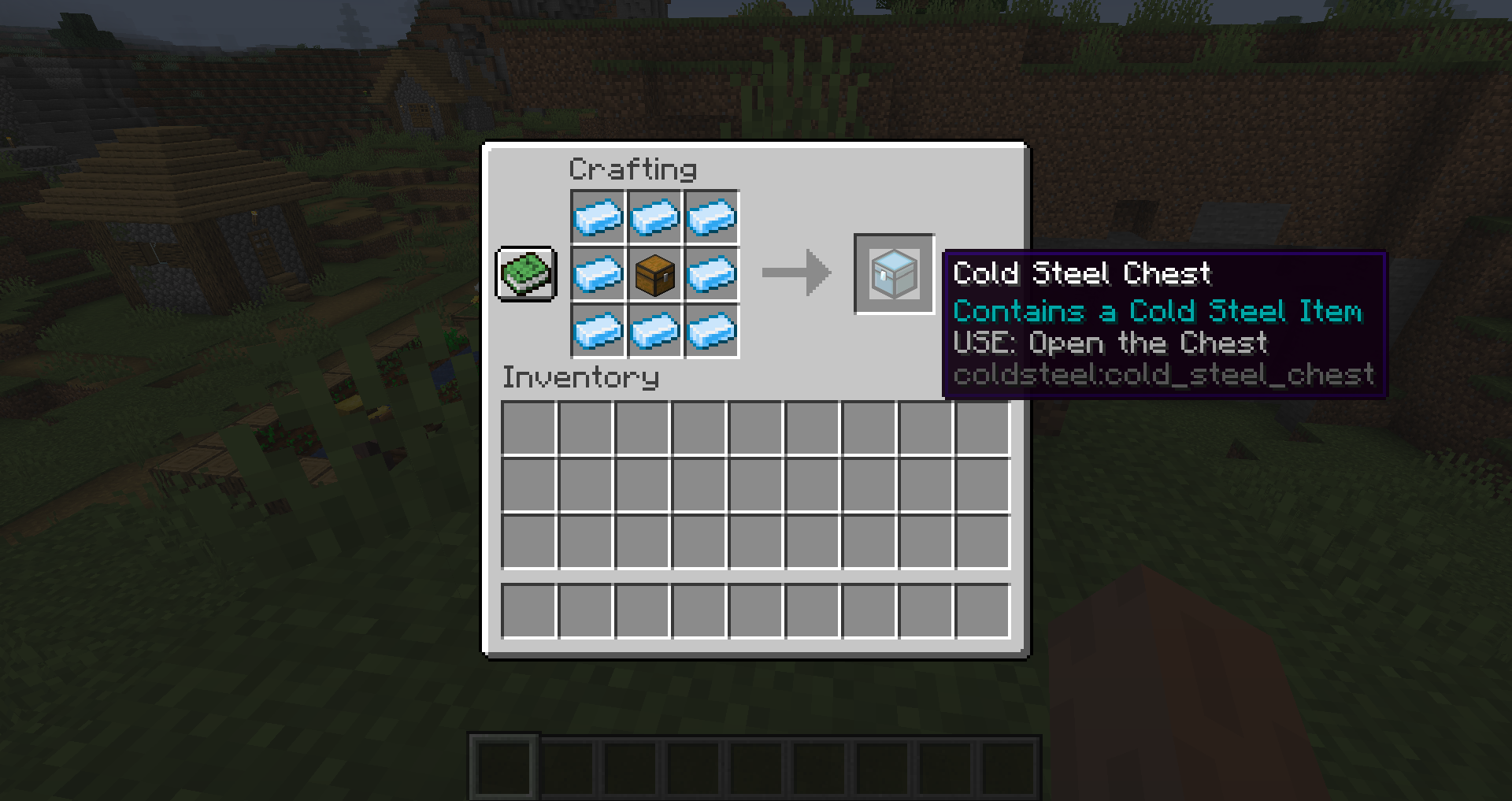Viewport: 1512px width, 801px height.
Task: Click the cold steel ingot in top-left crafting slot
Action: (x=598, y=217)
